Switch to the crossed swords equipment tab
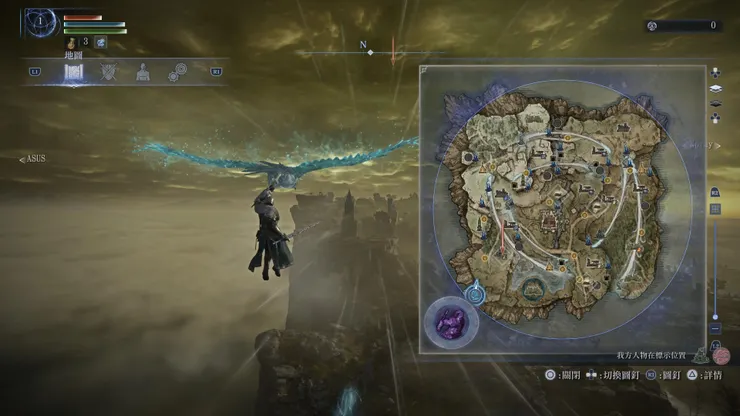Viewport: 740px width, 416px height. tap(109, 72)
